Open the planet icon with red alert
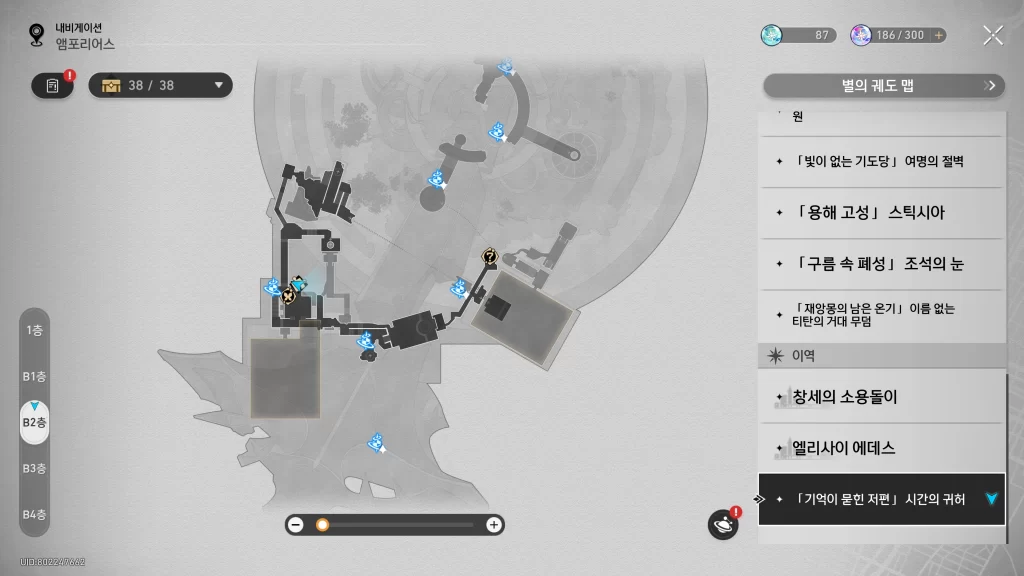Viewport: 1024px width, 576px height. point(722,524)
